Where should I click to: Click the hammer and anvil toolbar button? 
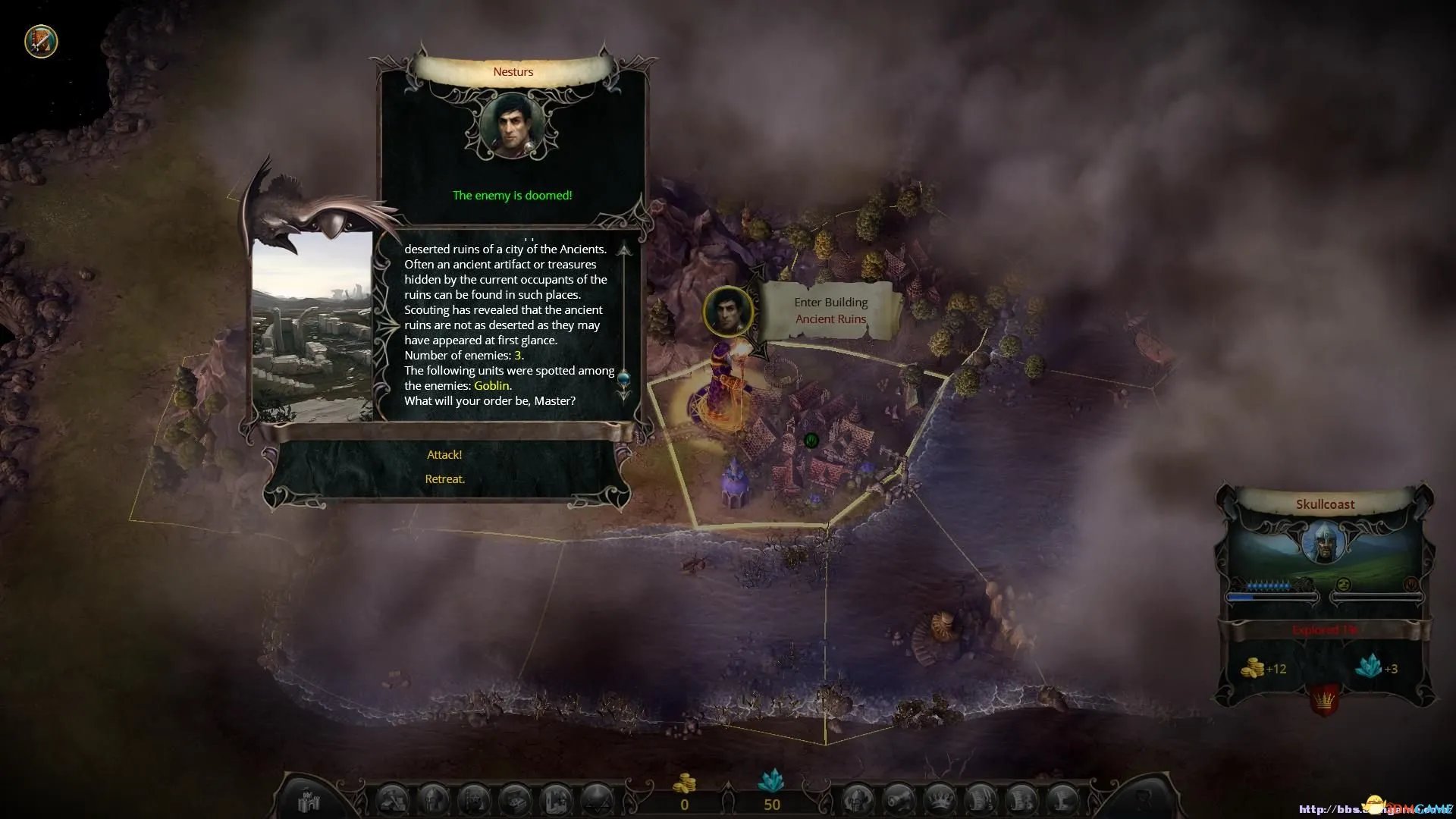(x=394, y=799)
